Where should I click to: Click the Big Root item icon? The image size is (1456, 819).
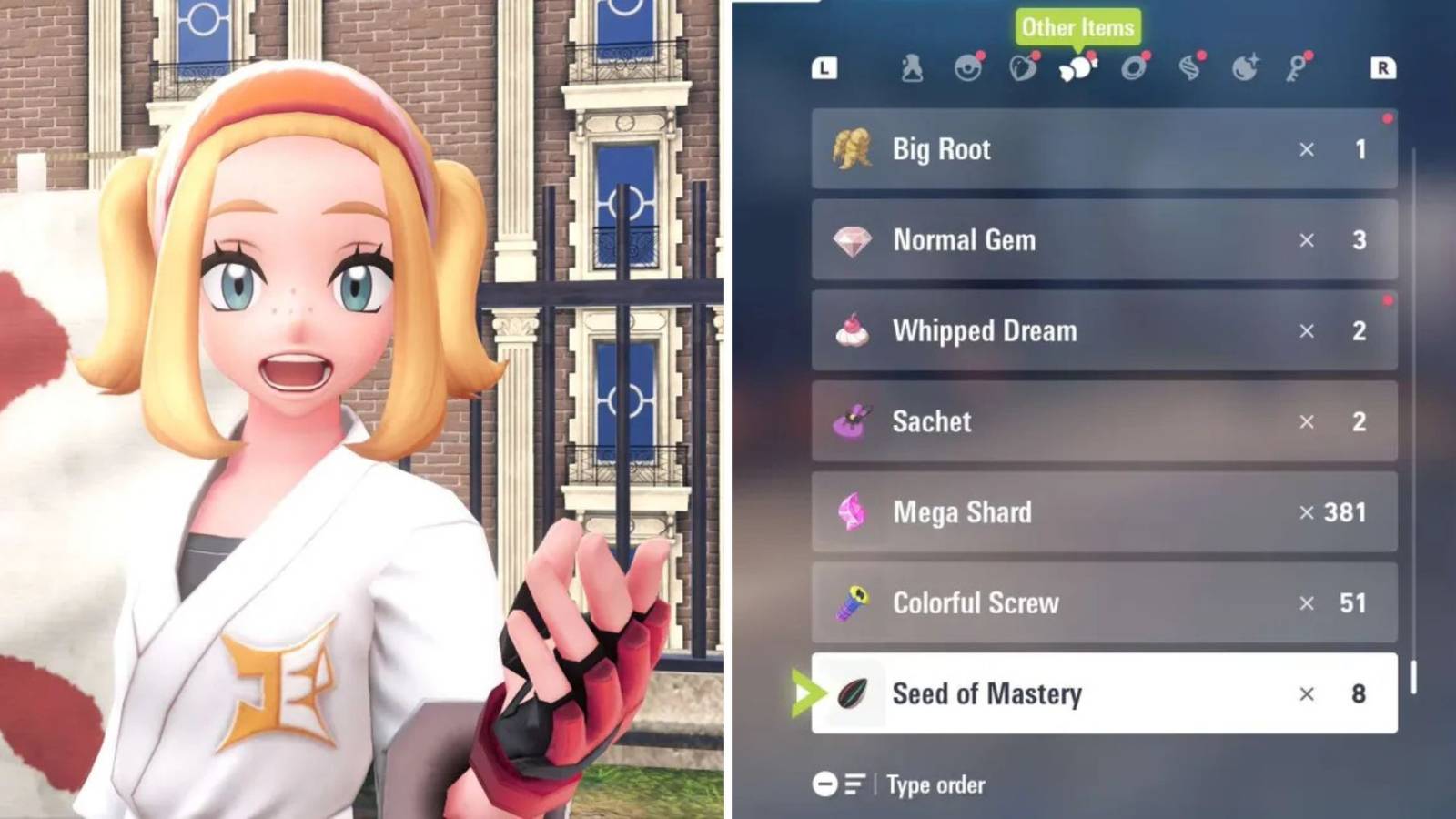[854, 149]
